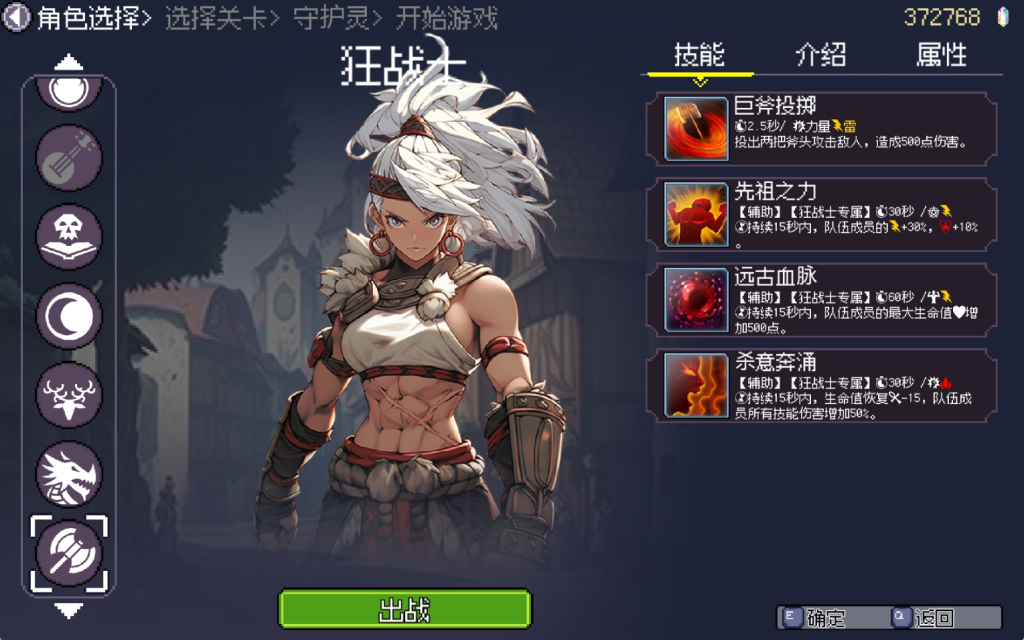
Task: Jump to the 开始游戏 breadcrumb step
Action: point(446,18)
